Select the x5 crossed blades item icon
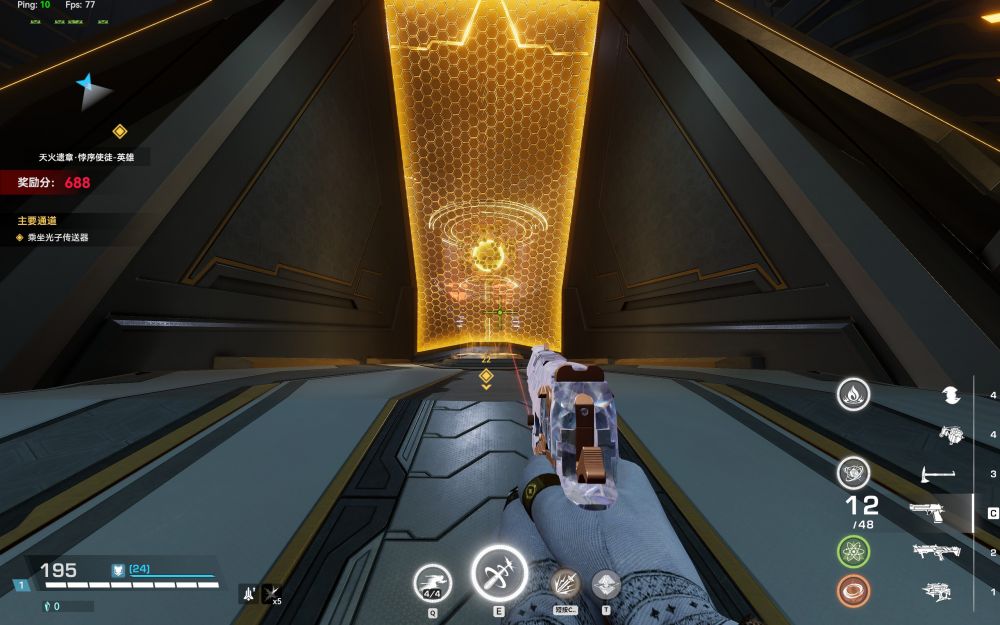 tap(271, 593)
